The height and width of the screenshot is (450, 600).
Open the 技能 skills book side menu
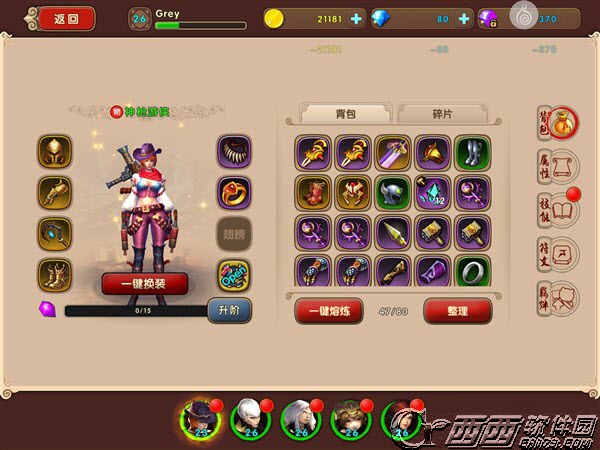(x=555, y=210)
